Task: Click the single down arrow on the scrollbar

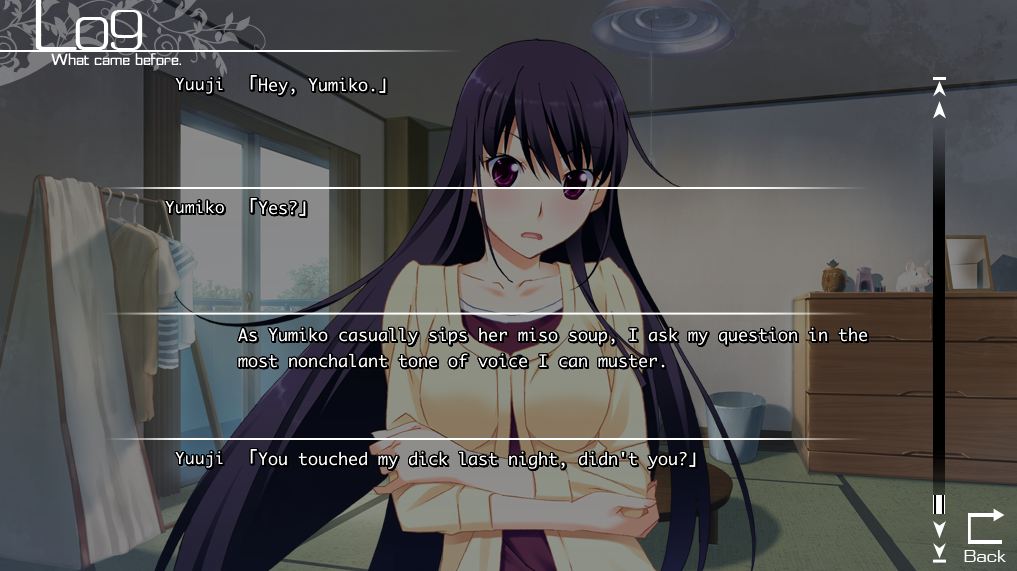Action: tap(939, 528)
